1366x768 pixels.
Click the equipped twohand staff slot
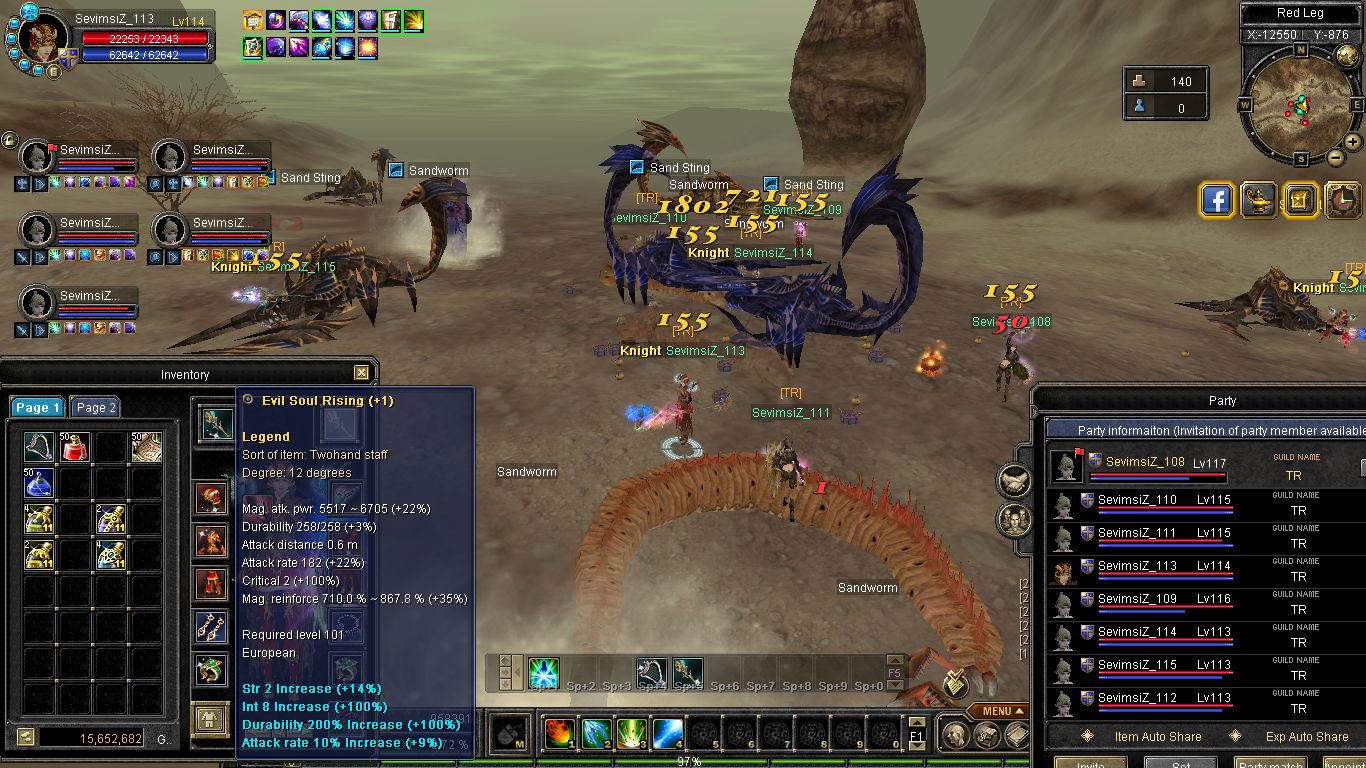[213, 424]
